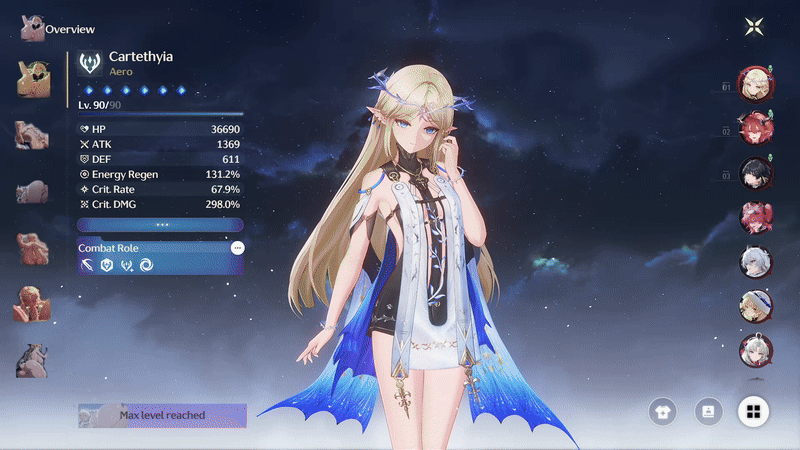Expand the full stats list bar
This screenshot has width=800, height=450.
pos(160,225)
